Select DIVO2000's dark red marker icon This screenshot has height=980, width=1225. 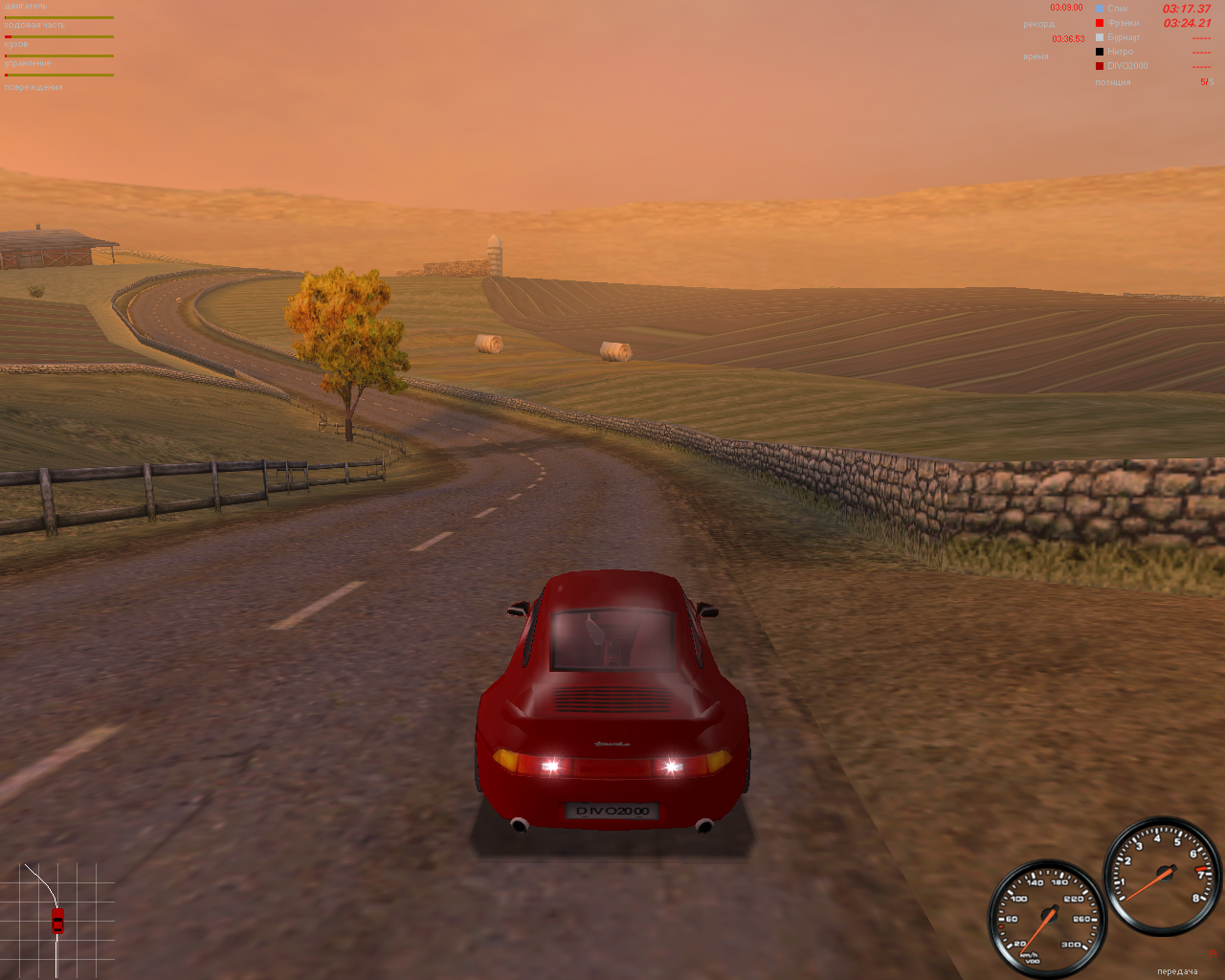[1099, 65]
